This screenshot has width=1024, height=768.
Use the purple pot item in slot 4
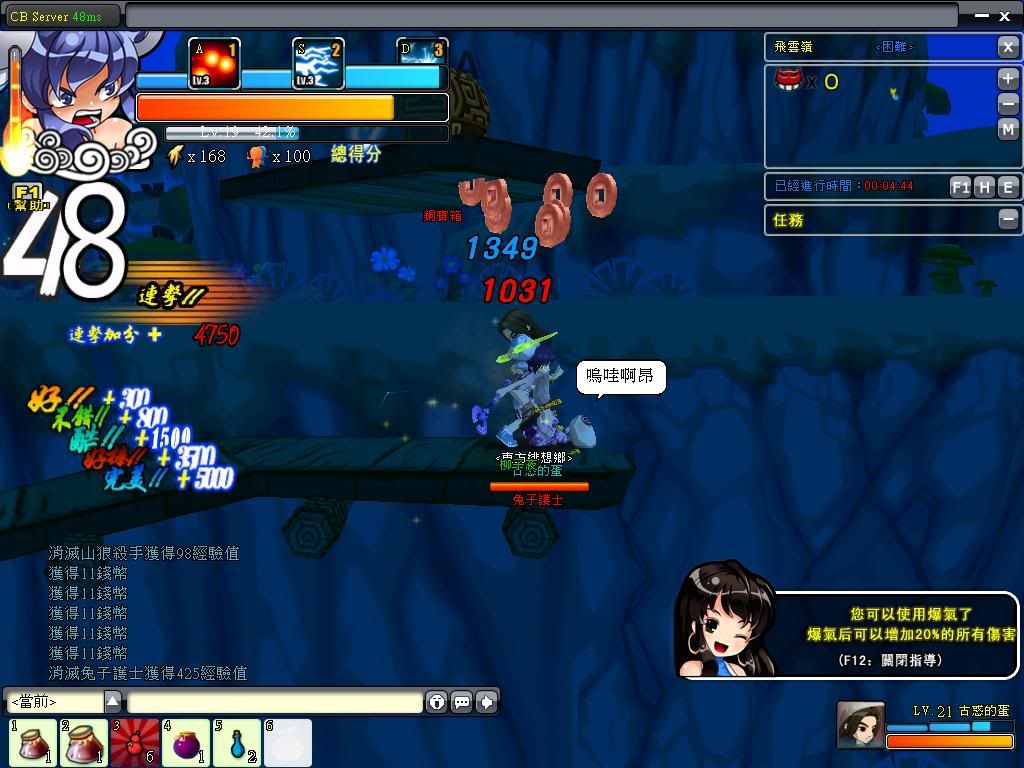coord(186,744)
